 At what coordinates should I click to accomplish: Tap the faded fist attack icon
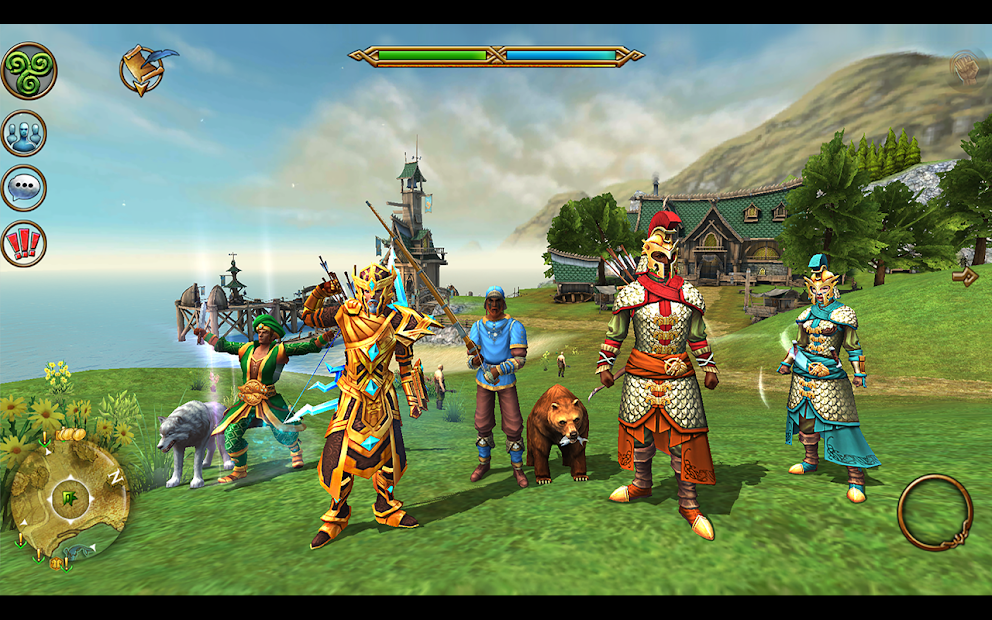pyautogui.click(x=966, y=68)
